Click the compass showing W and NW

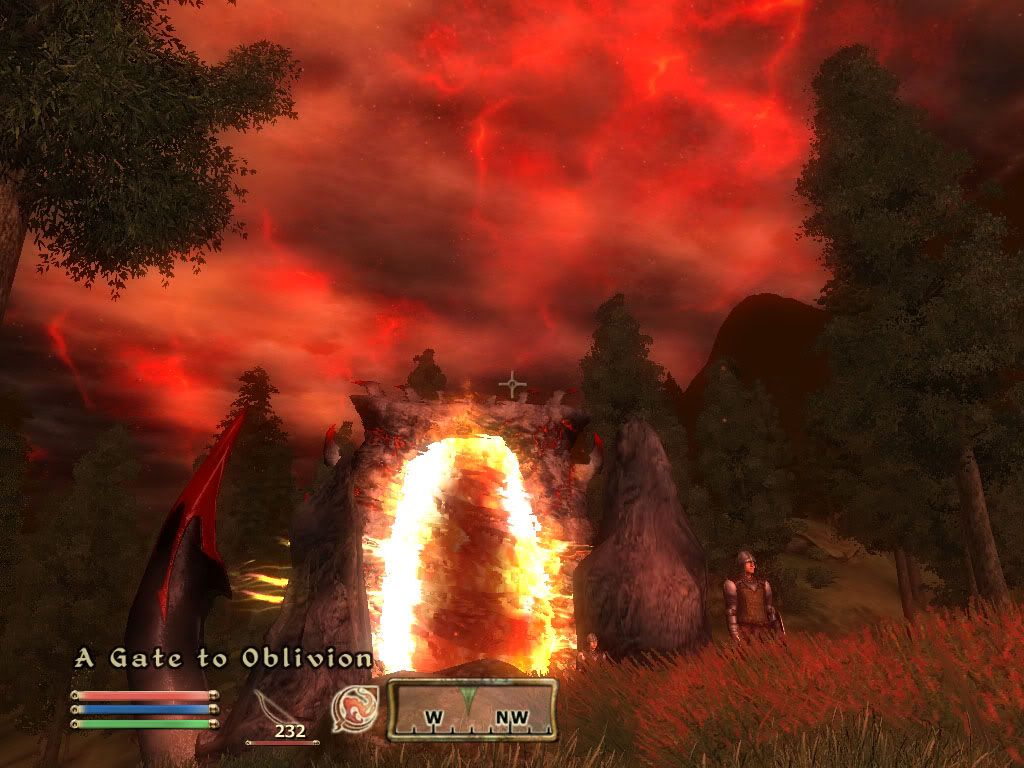pos(471,710)
